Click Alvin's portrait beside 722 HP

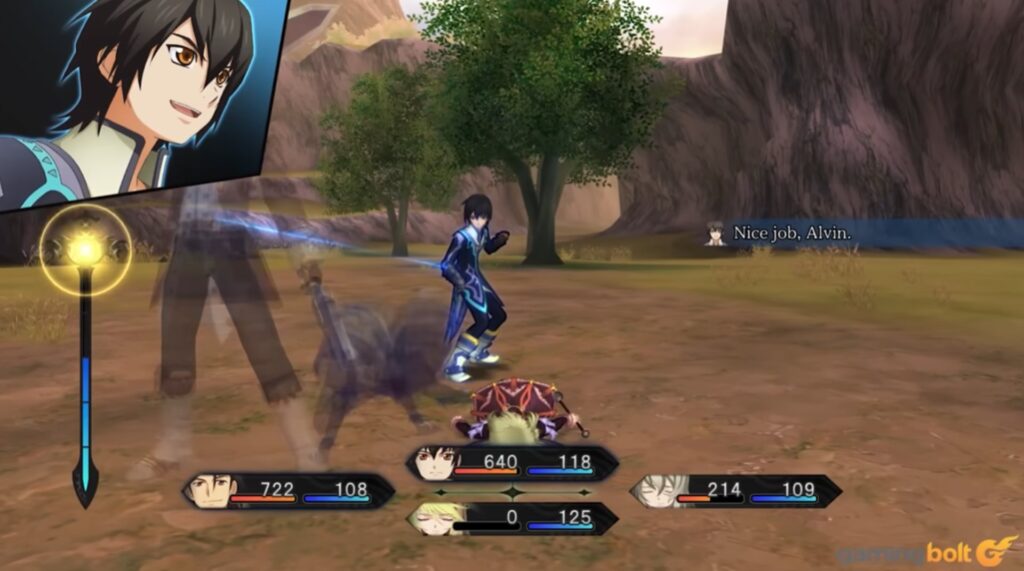pyautogui.click(x=210, y=491)
